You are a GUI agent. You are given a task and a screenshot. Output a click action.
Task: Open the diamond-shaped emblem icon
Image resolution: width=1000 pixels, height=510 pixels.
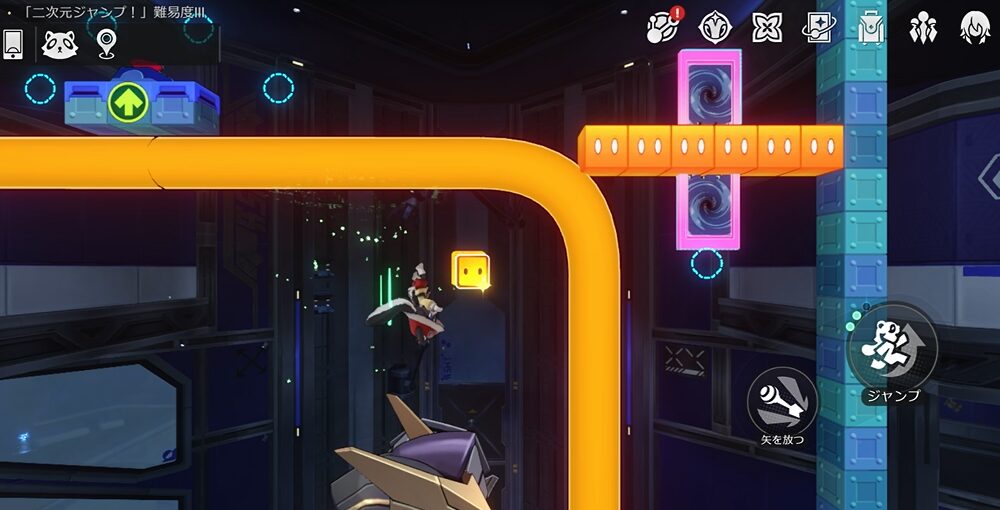[x=714, y=27]
